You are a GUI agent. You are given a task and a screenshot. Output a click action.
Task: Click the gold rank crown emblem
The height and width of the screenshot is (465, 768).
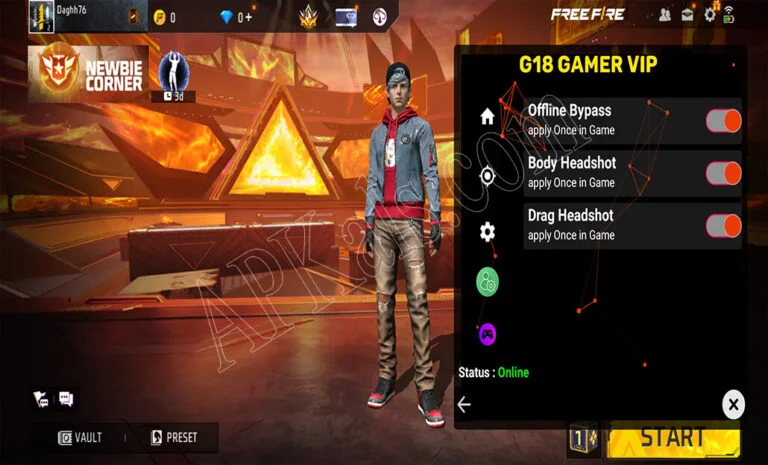(x=308, y=16)
